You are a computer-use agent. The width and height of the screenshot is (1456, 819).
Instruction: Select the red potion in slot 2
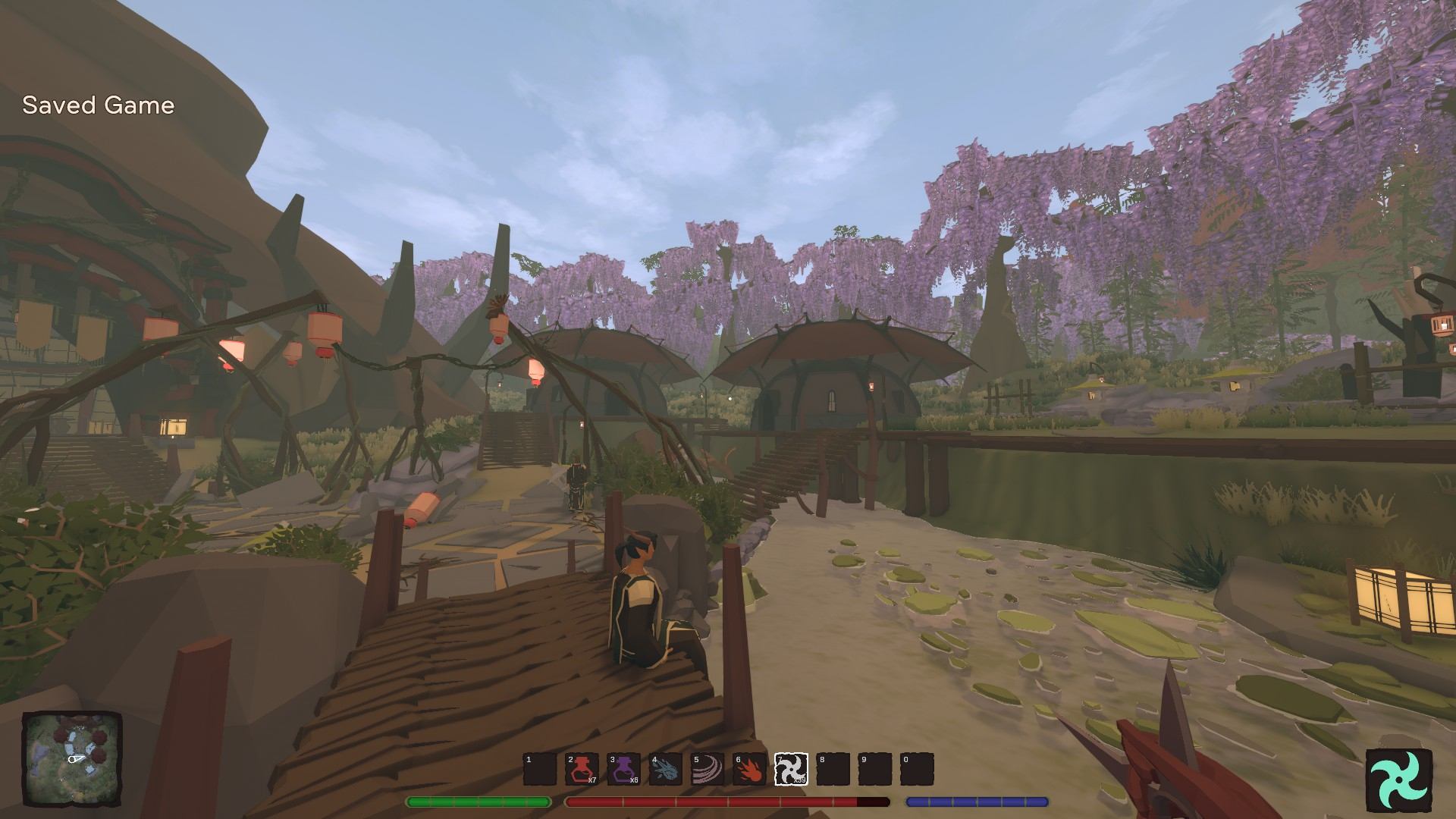(x=582, y=769)
